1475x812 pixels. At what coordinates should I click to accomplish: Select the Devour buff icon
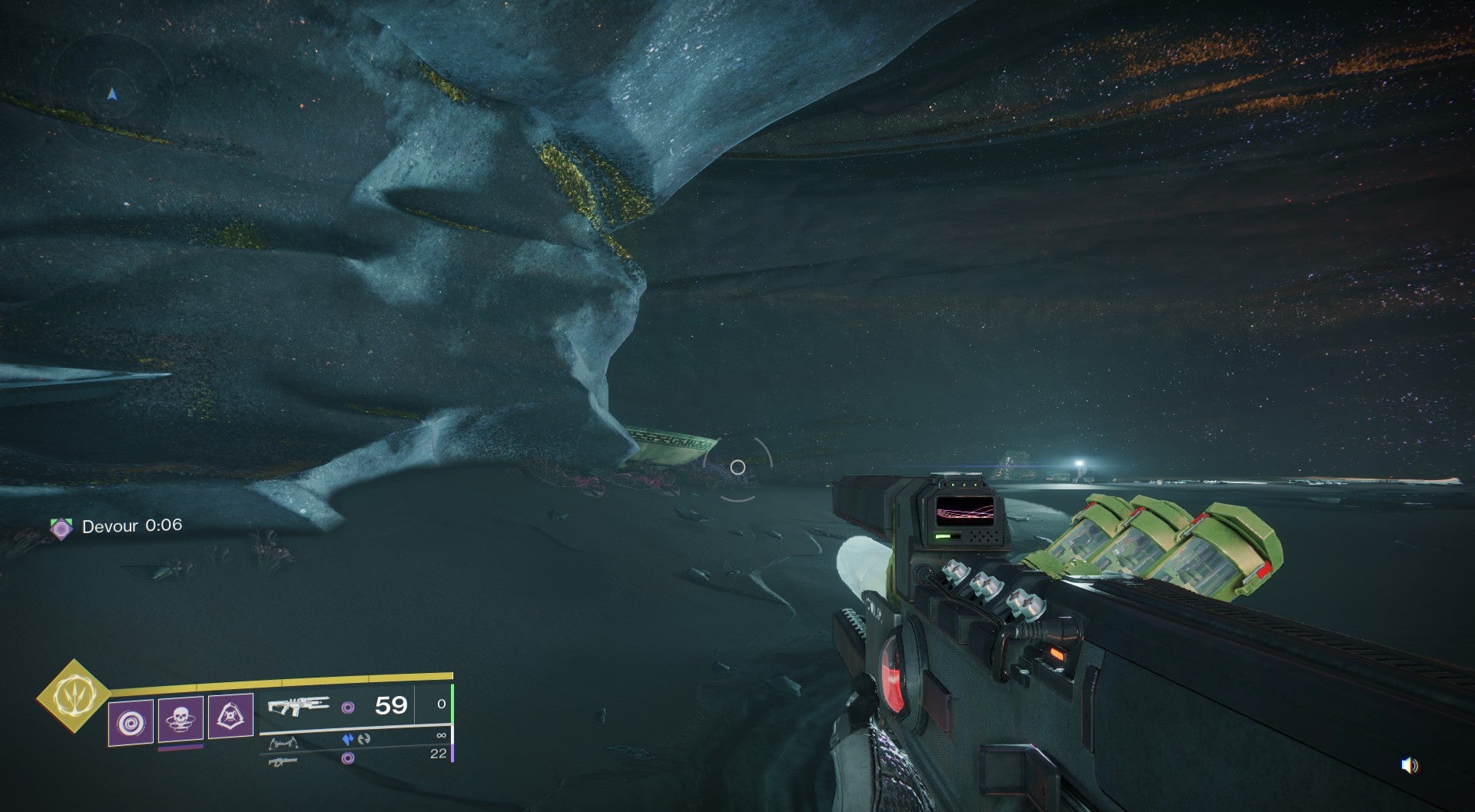(61, 528)
